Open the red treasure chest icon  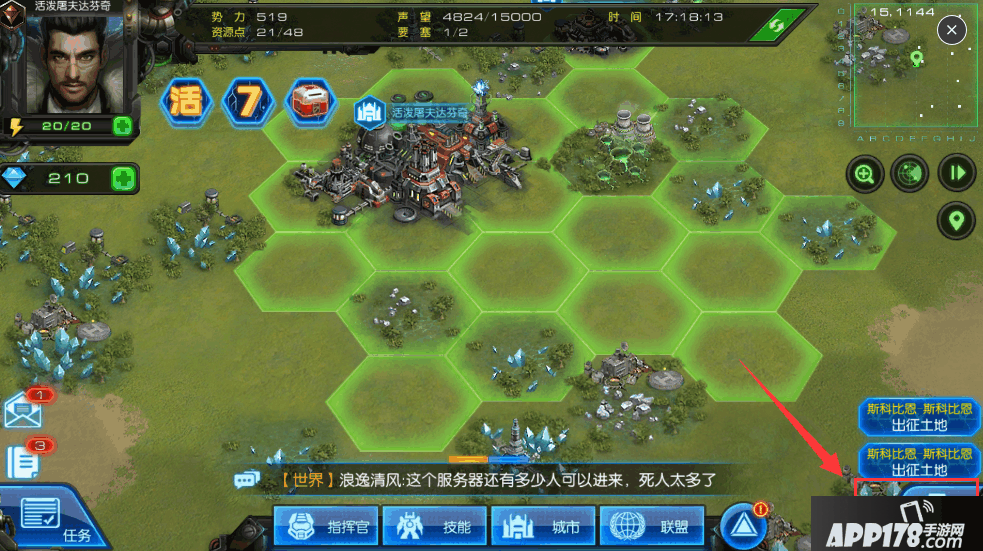click(x=309, y=101)
